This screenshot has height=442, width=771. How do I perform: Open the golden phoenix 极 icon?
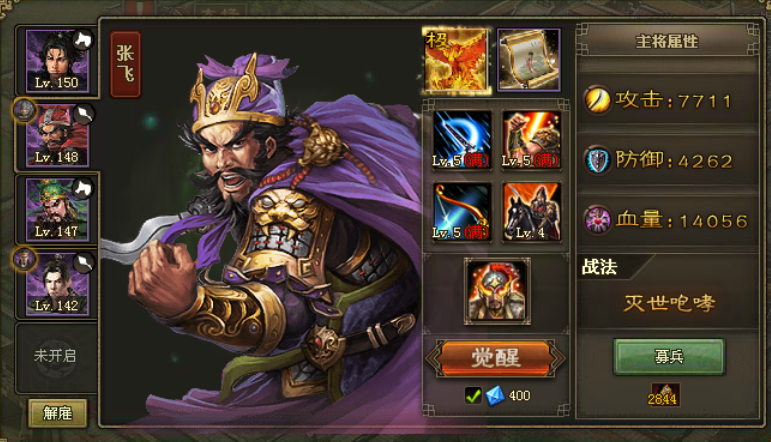coord(454,60)
